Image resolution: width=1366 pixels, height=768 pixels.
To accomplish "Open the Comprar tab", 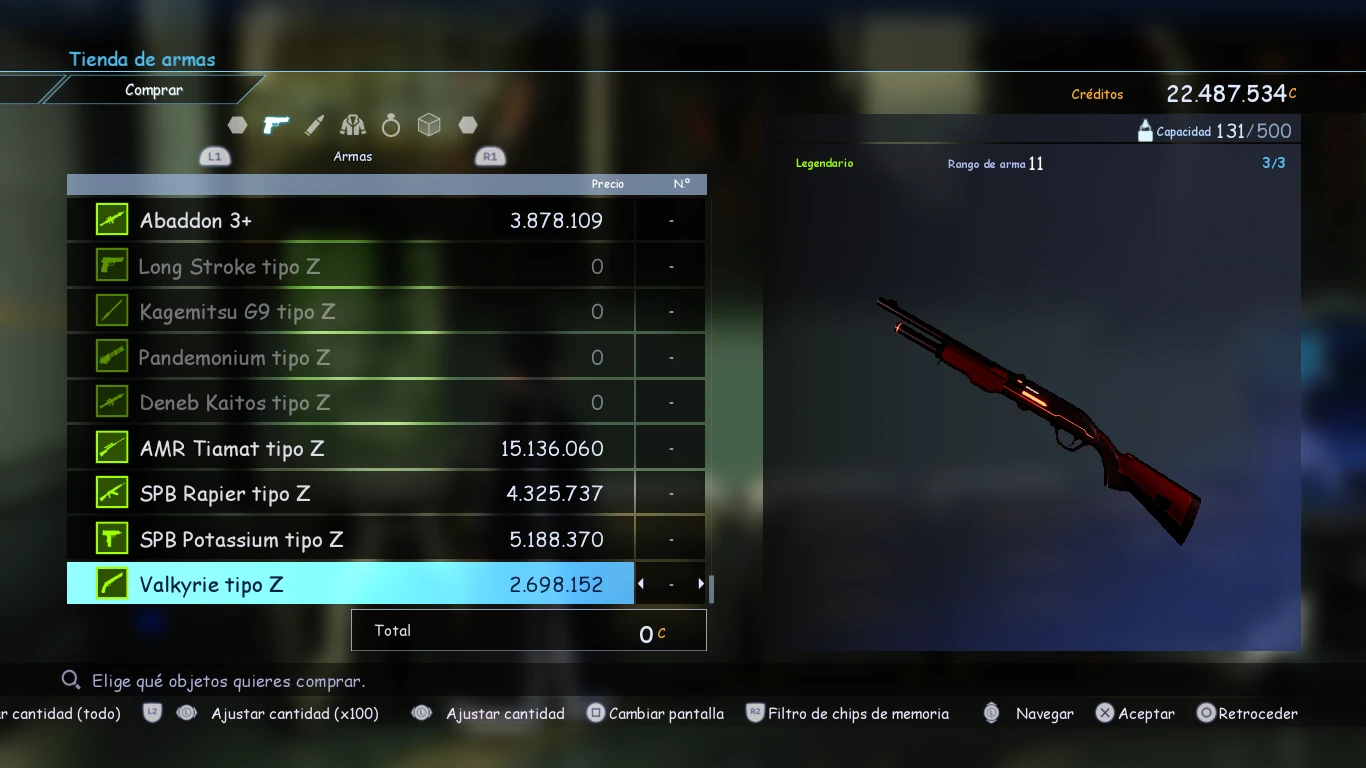I will pyautogui.click(x=154, y=90).
